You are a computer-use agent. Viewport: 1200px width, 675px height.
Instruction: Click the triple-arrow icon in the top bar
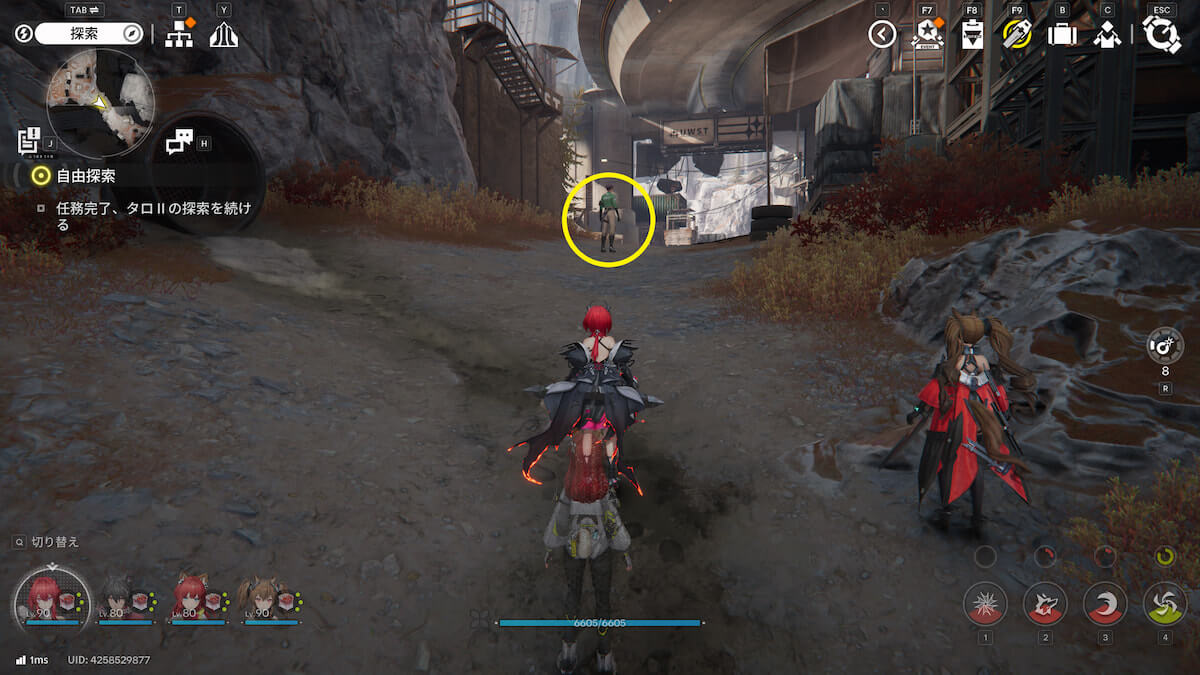click(223, 34)
